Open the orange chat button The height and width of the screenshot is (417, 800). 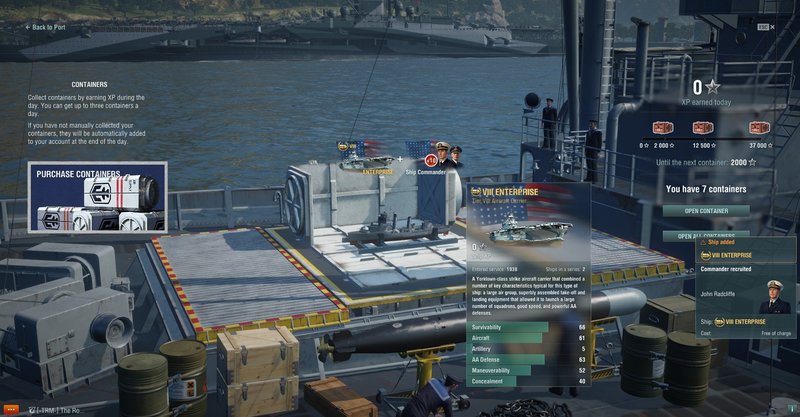click(12, 410)
